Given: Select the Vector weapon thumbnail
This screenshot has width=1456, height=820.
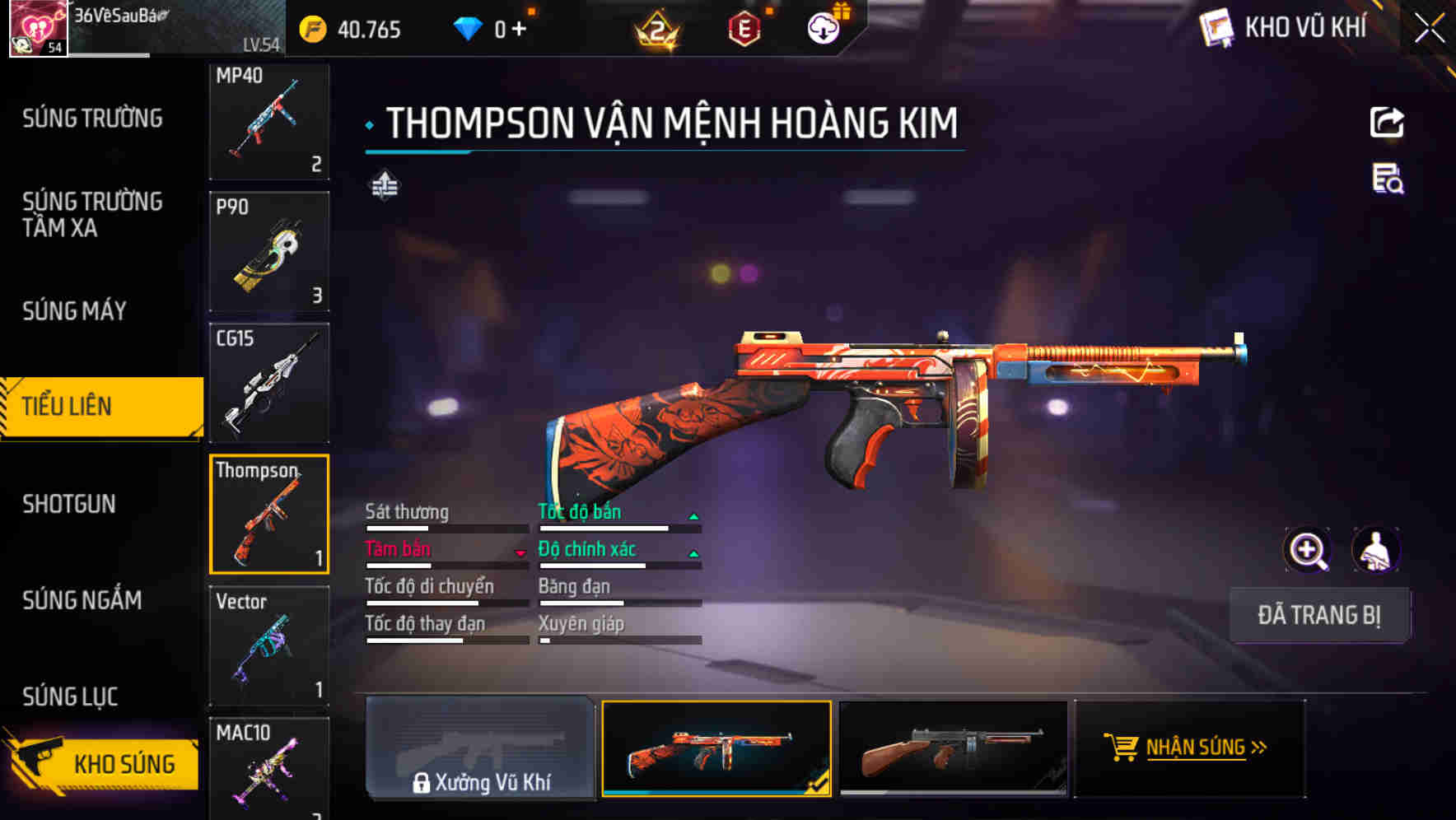Looking at the screenshot, I should coord(269,646).
